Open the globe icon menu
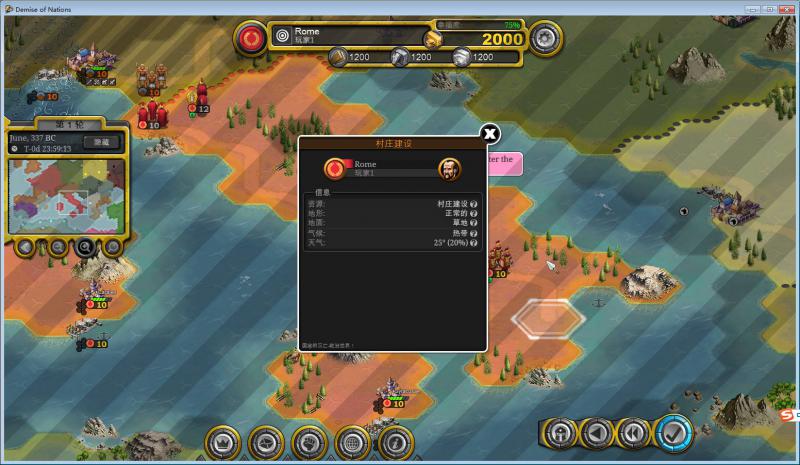The width and height of the screenshot is (800, 465). click(x=352, y=441)
